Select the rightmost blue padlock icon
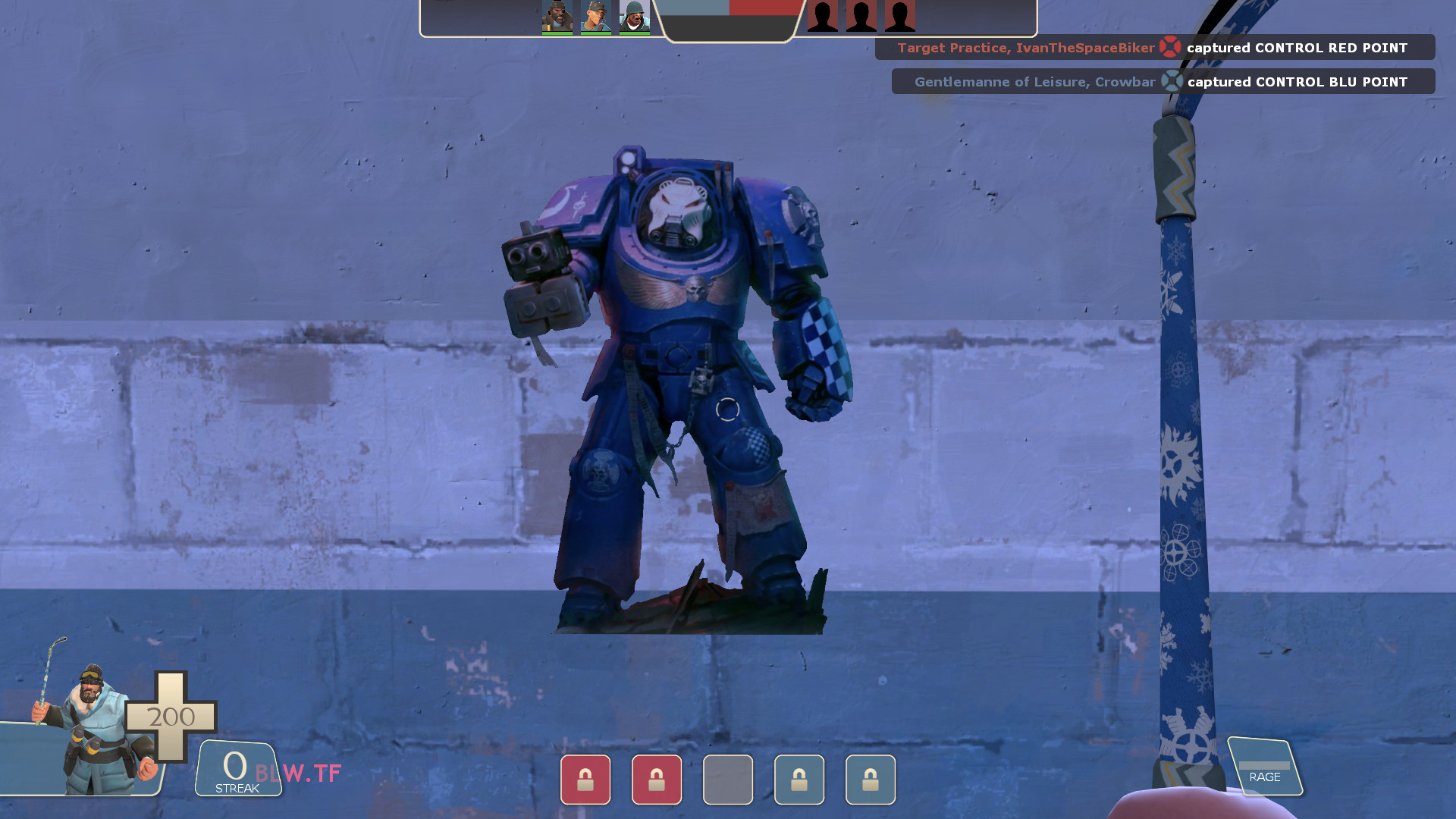Image resolution: width=1456 pixels, height=819 pixels. pos(871,780)
